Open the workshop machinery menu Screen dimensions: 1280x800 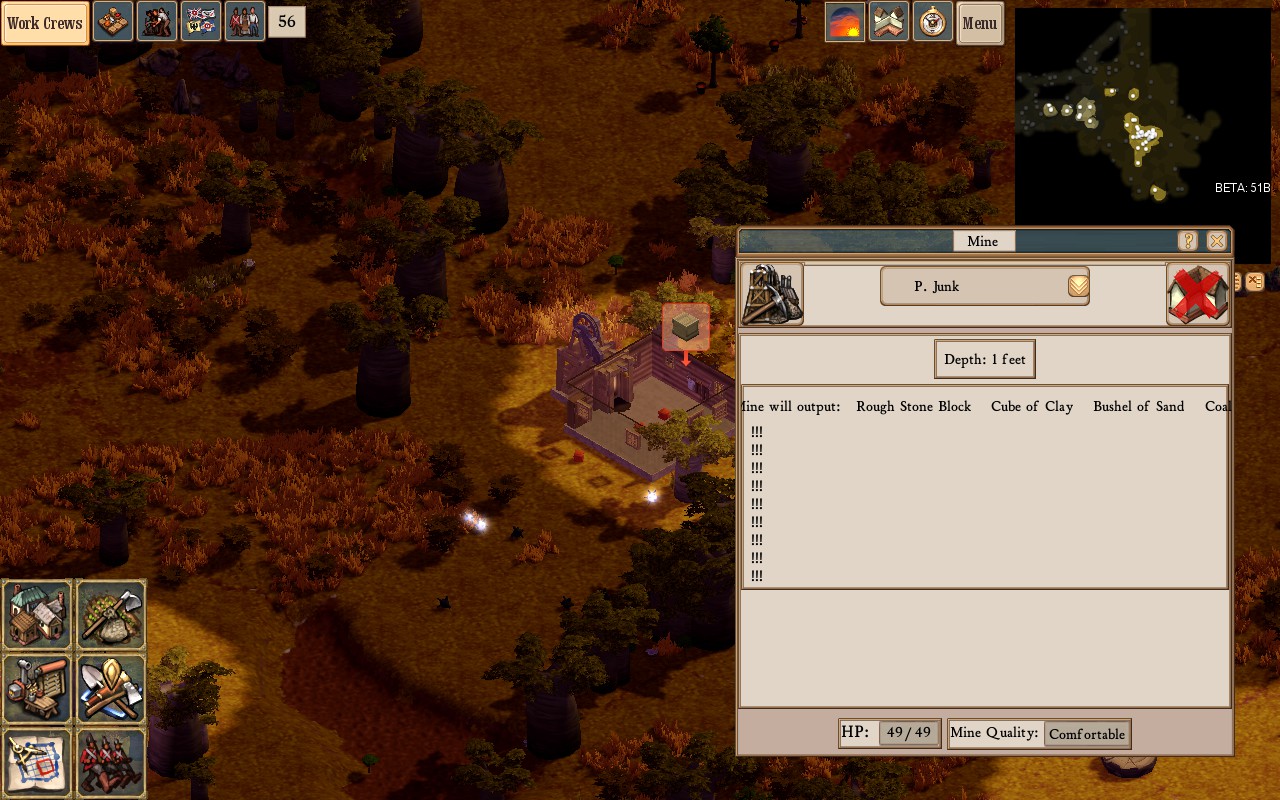tap(38, 688)
